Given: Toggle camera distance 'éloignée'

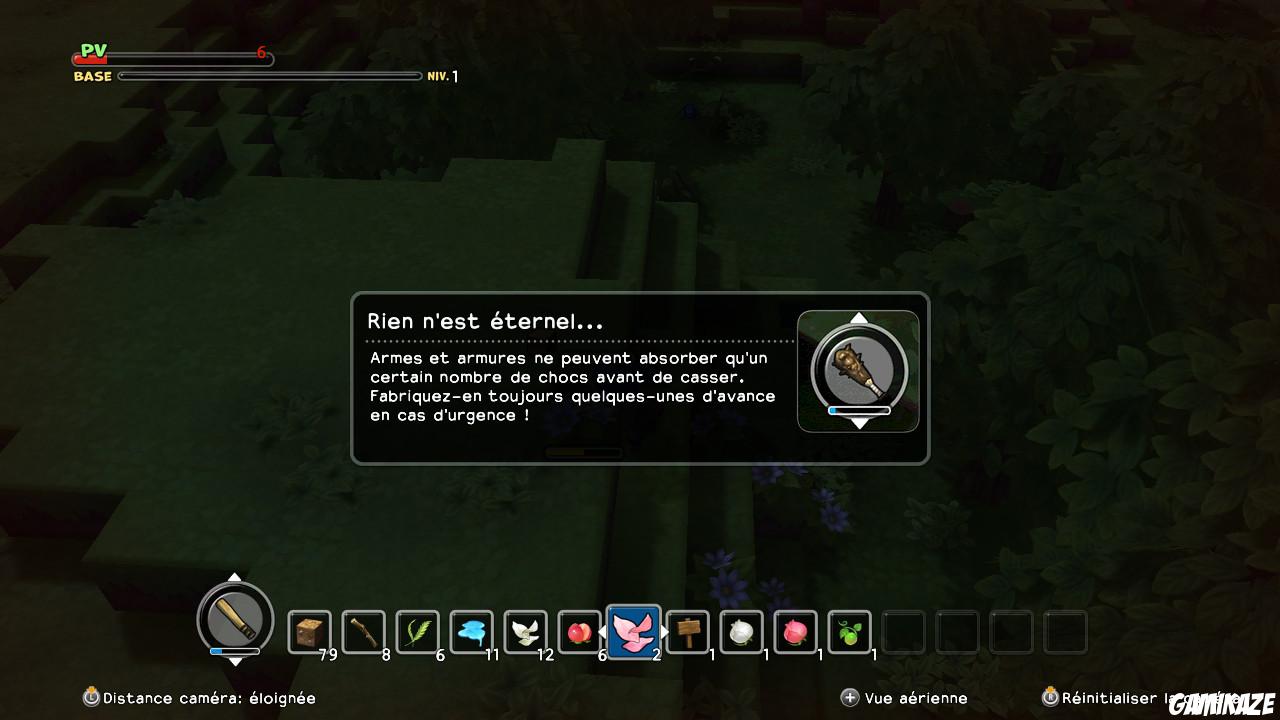Looking at the screenshot, I should (x=200, y=698).
